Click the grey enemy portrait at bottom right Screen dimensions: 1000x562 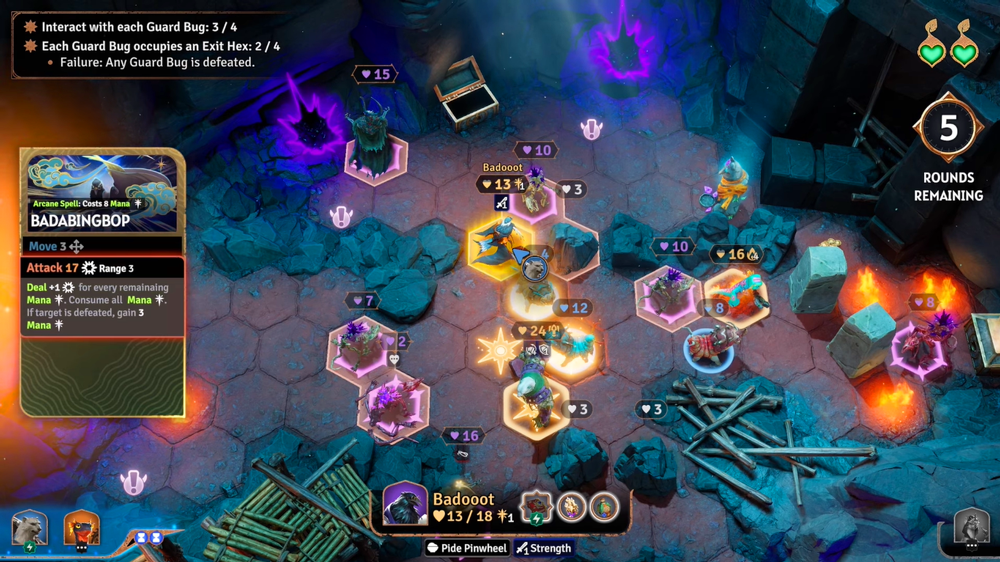pyautogui.click(x=971, y=527)
